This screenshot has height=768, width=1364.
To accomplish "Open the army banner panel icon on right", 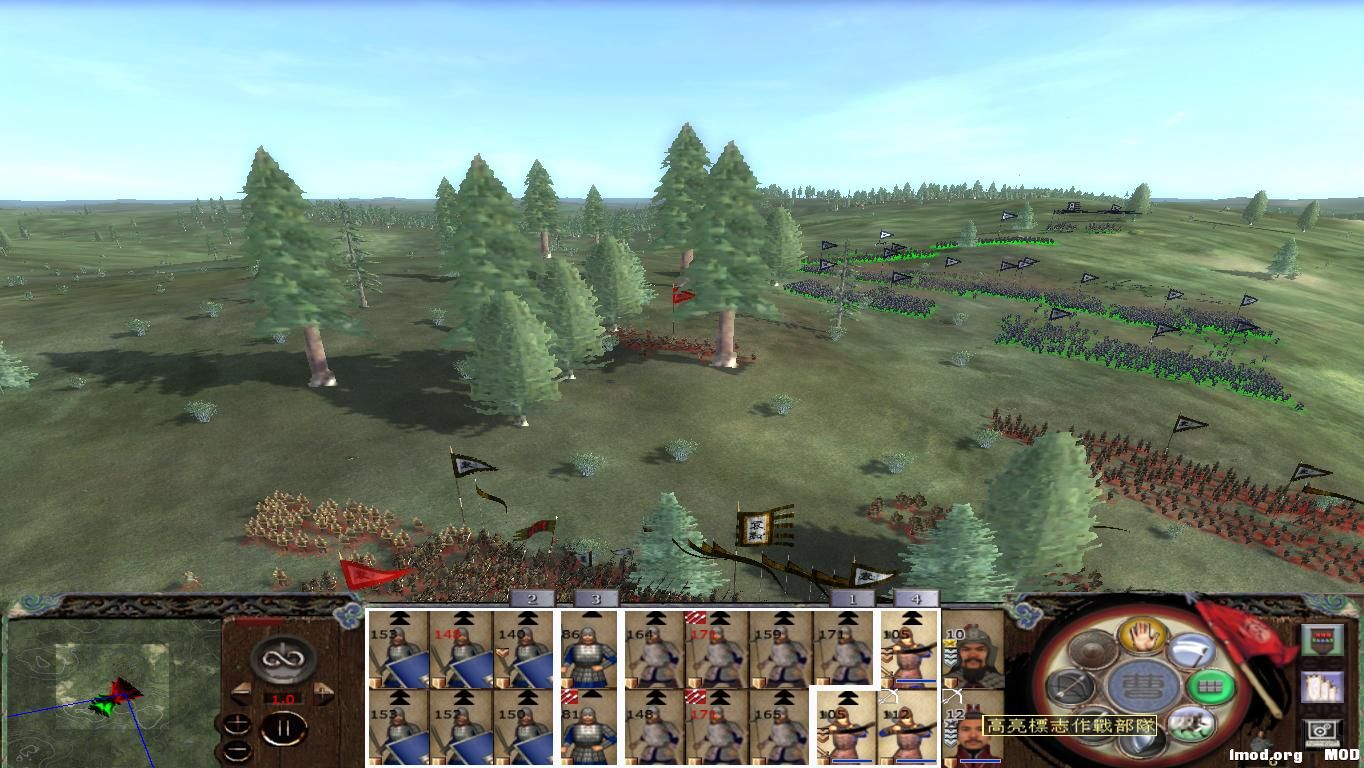I will coord(1321,640).
